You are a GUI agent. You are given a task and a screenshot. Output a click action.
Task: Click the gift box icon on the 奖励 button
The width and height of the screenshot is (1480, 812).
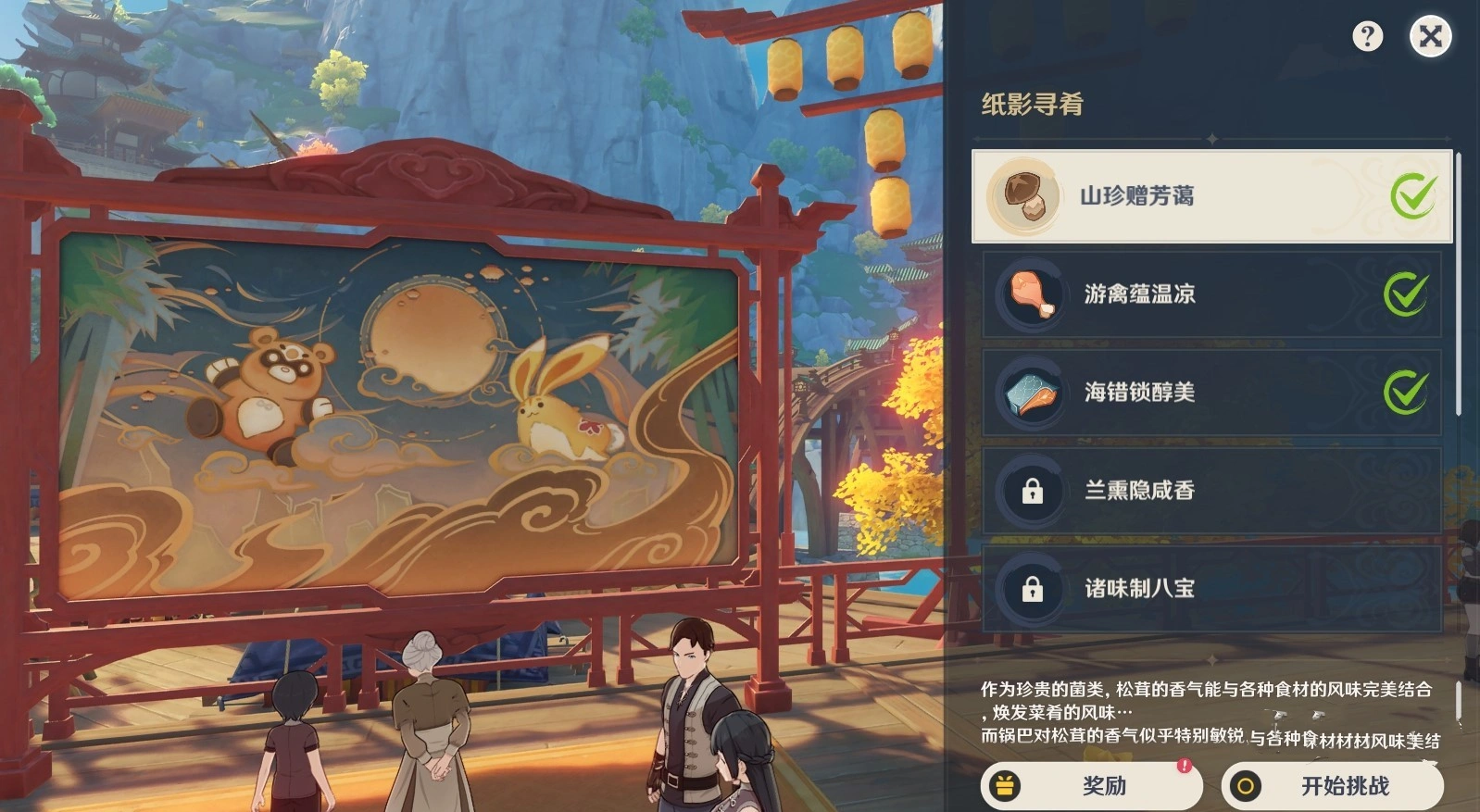[1006, 786]
